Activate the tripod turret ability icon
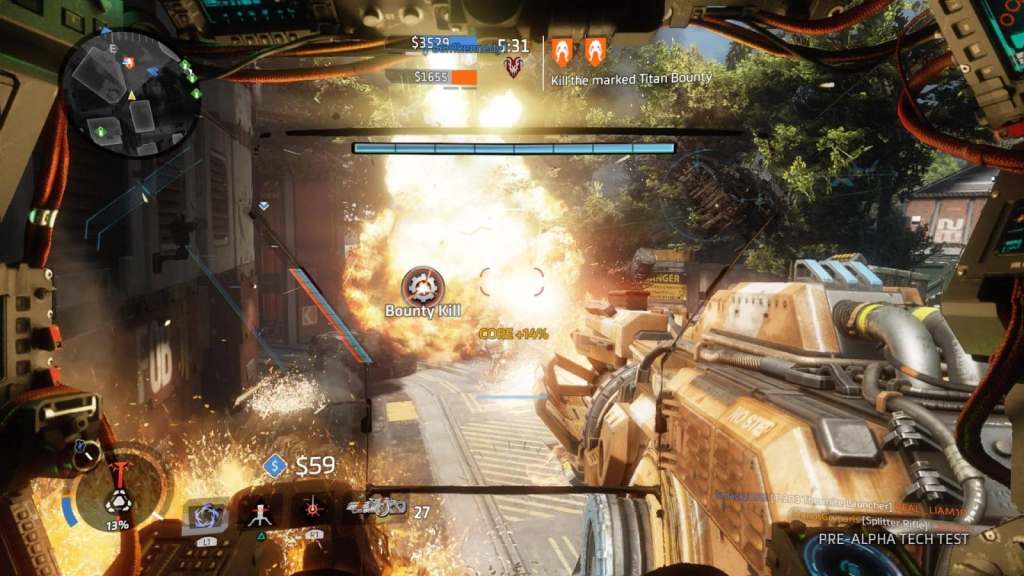Viewport: 1024px width, 576px height. [x=260, y=513]
